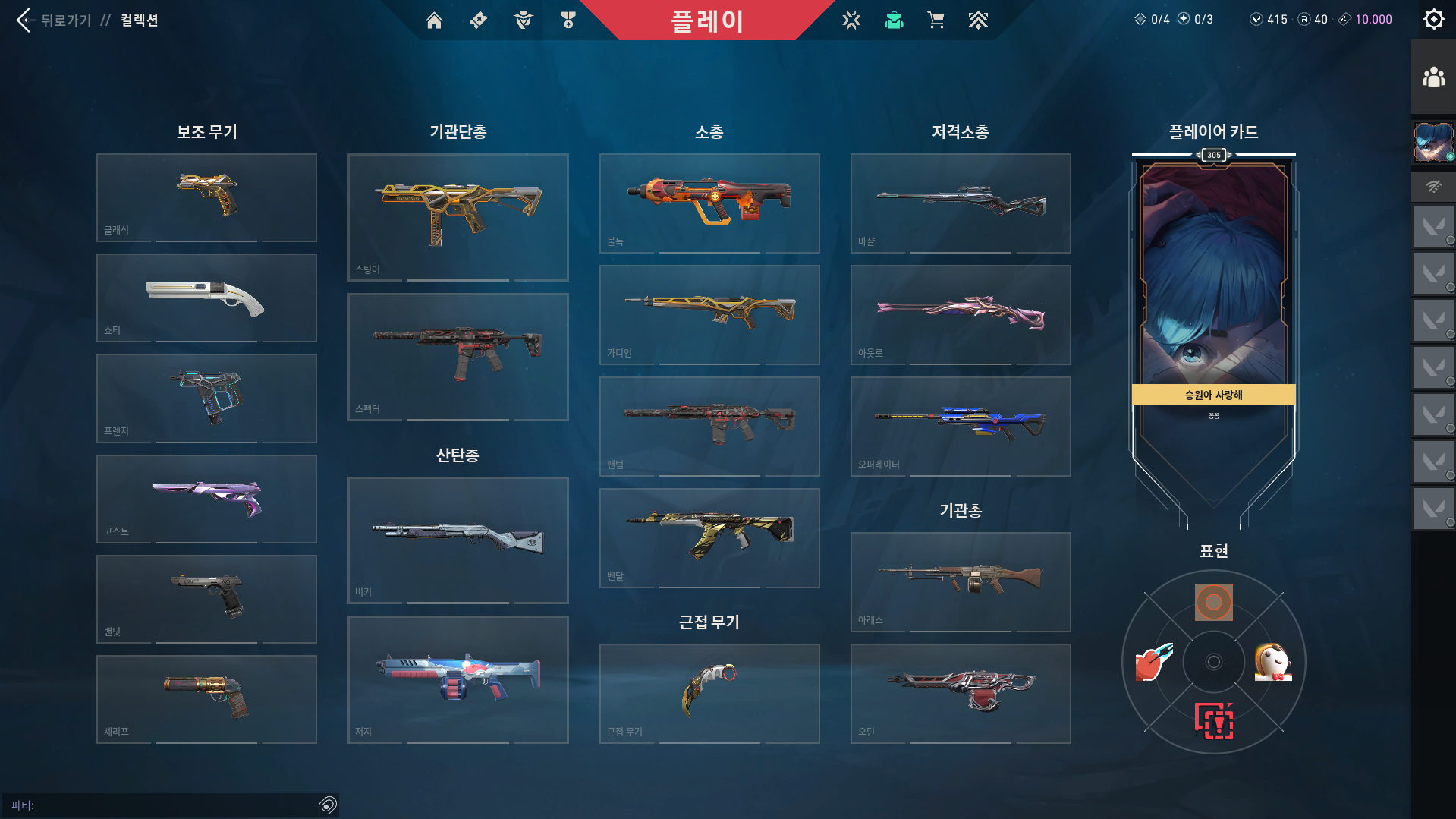Select the red glitch spray in the expression wheel
Screen dimensions: 1456x819
[x=1213, y=721]
